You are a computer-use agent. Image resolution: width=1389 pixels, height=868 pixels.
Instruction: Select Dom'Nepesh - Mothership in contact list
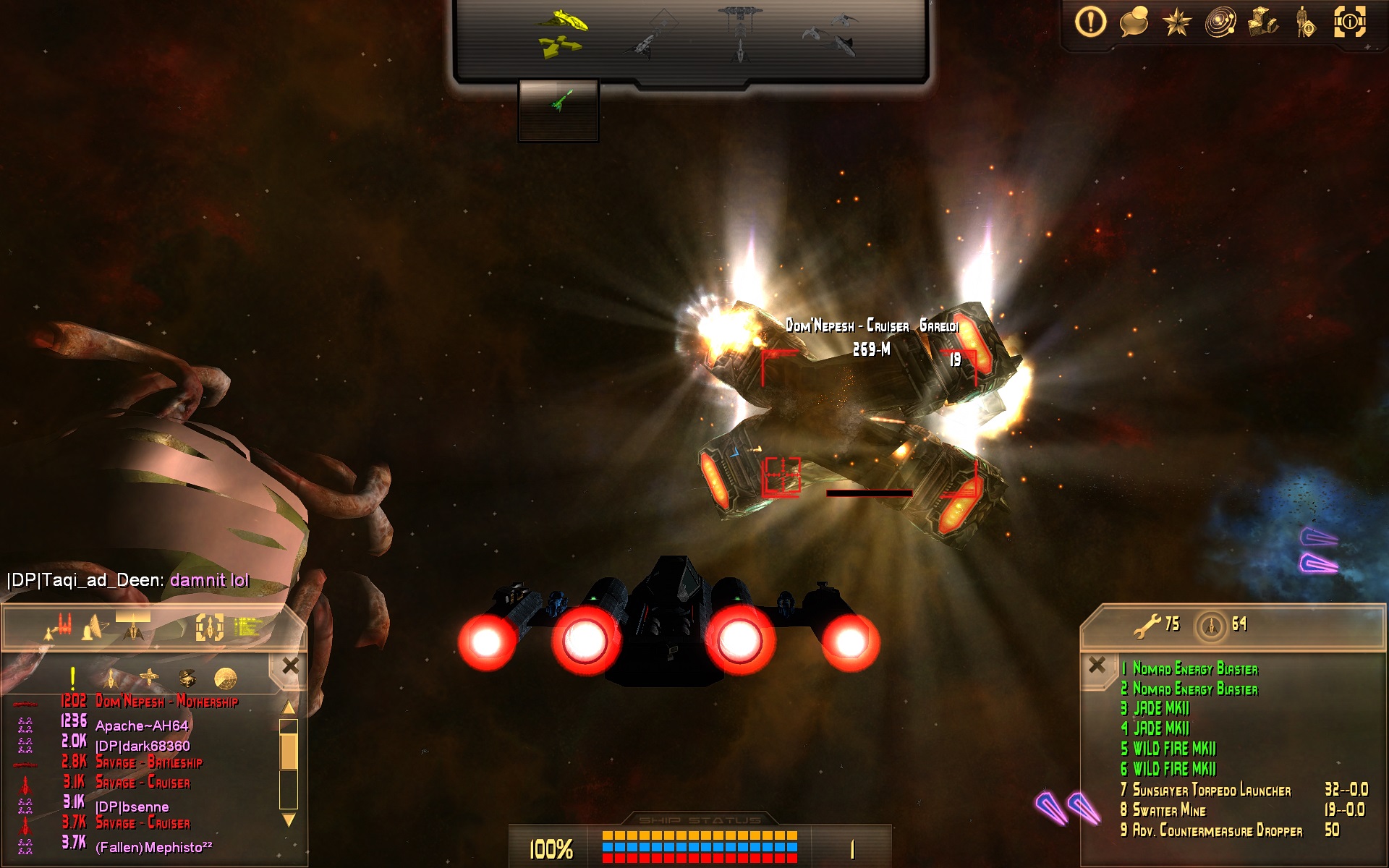166,702
